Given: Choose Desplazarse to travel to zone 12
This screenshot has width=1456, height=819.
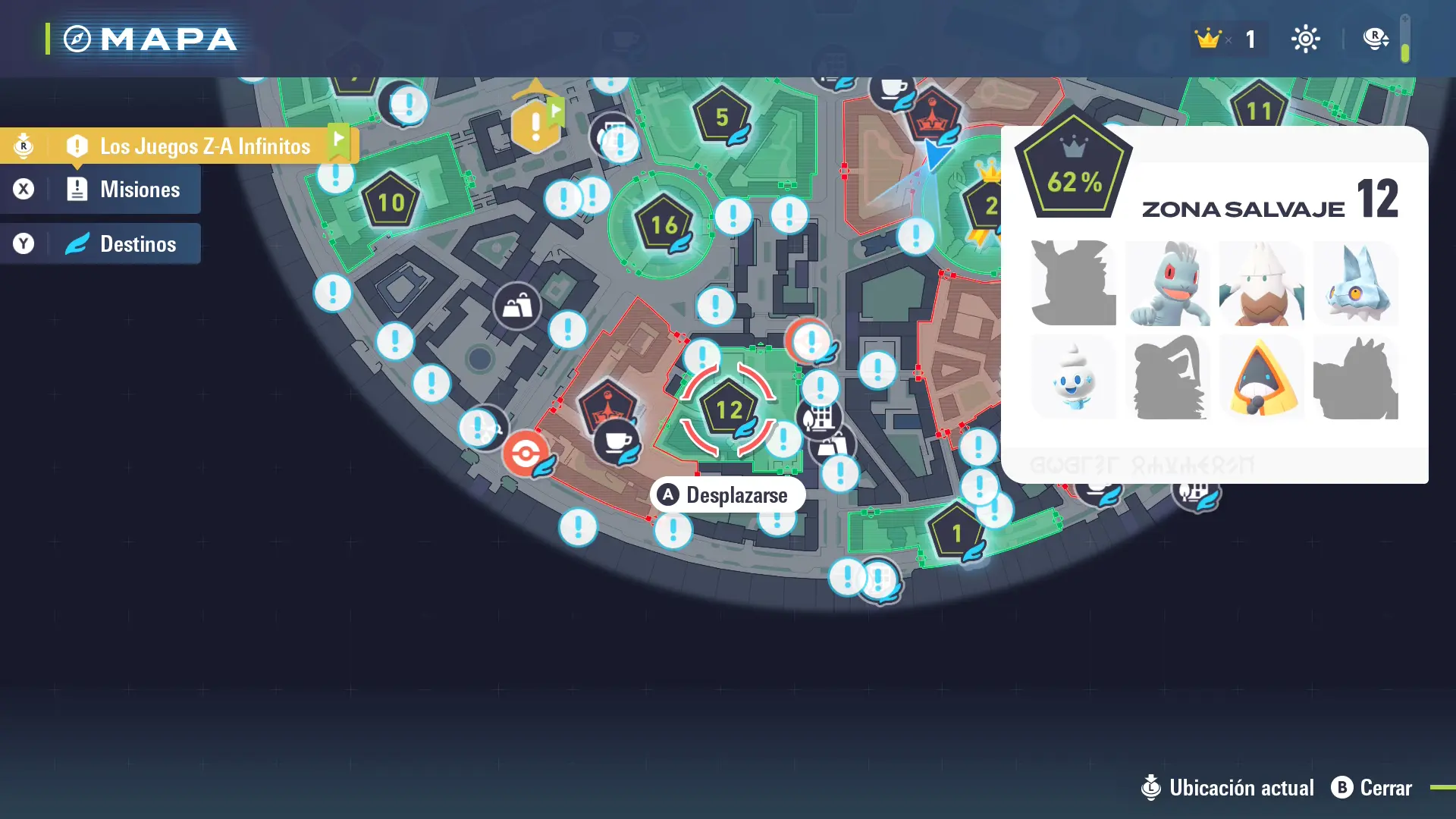Looking at the screenshot, I should click(x=726, y=495).
